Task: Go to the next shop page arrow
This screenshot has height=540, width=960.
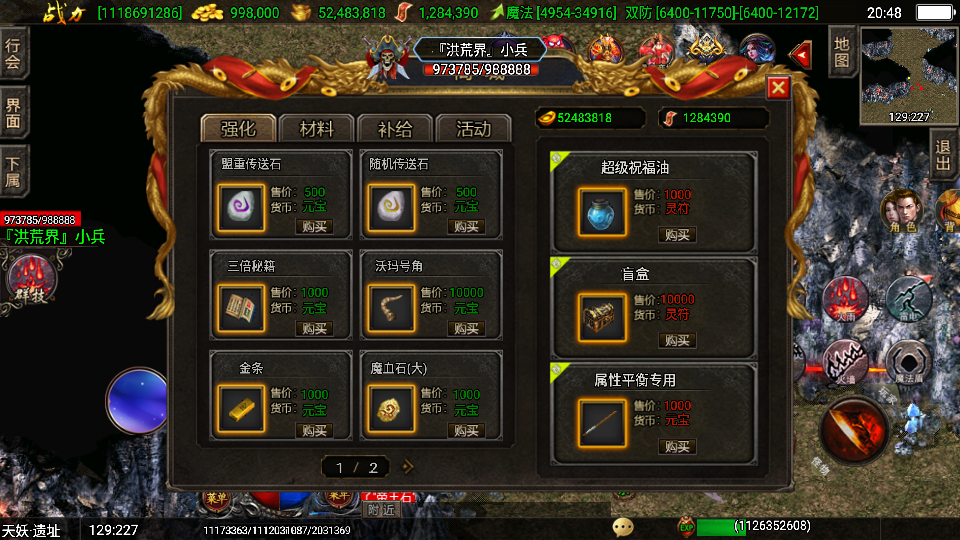Action: coord(407,466)
